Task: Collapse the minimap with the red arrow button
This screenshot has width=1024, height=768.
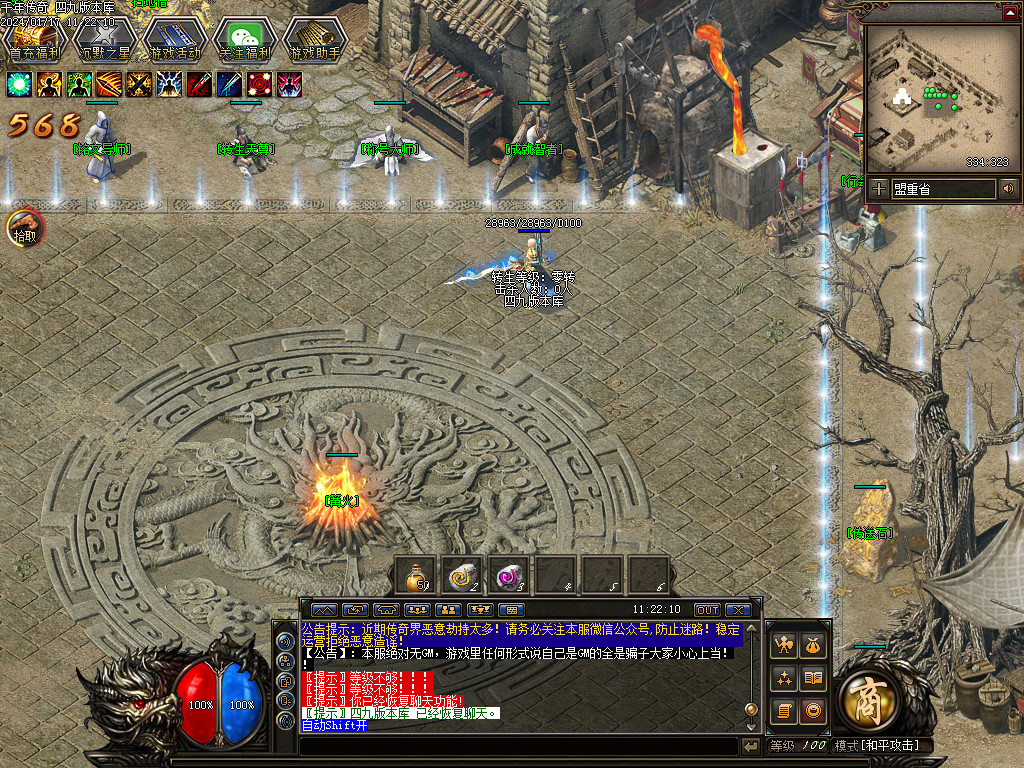Action: tap(1010, 12)
